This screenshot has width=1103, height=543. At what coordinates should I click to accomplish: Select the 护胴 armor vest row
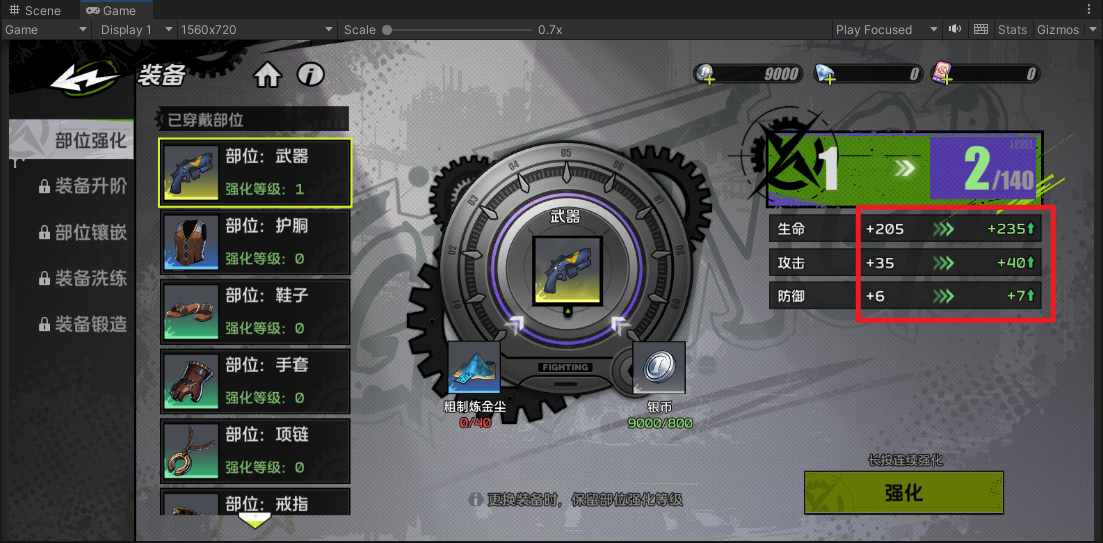click(255, 243)
